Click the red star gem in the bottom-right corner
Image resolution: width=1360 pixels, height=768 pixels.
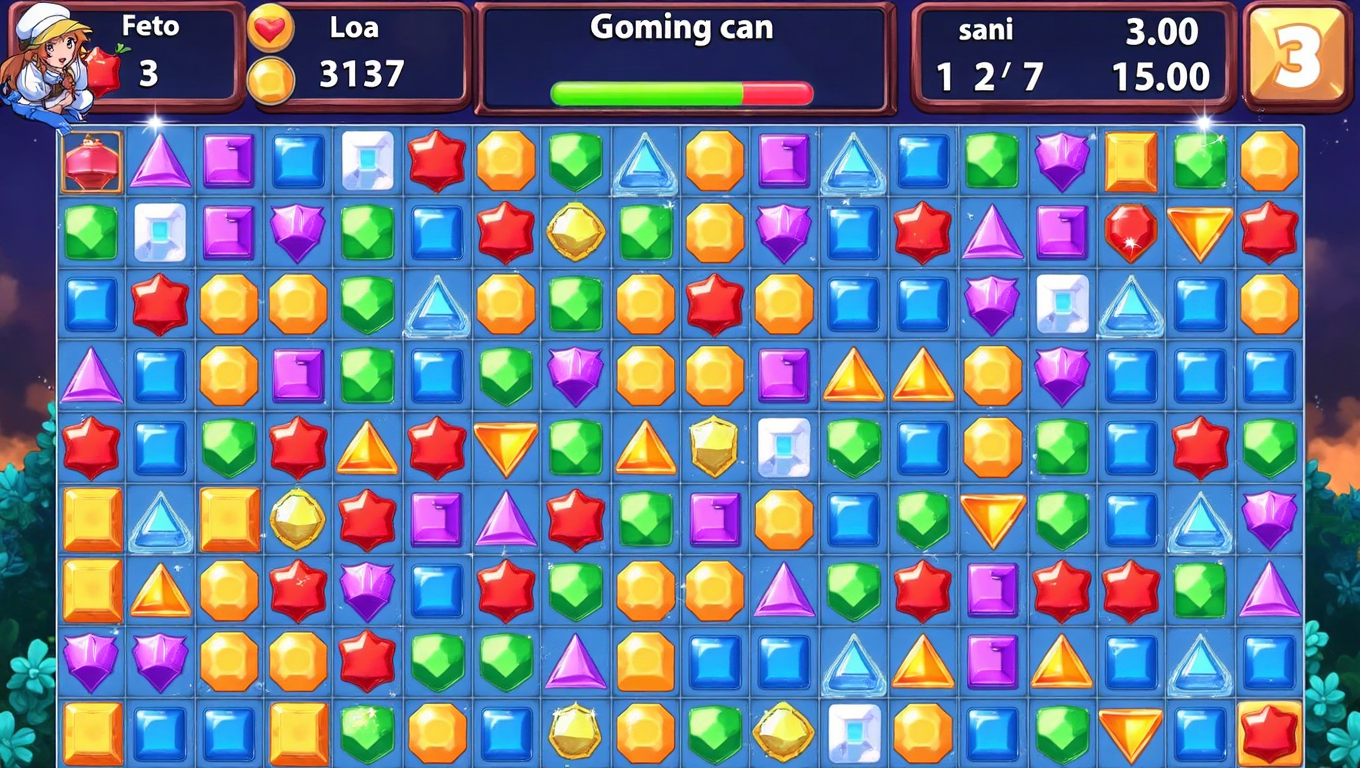[x=1269, y=732]
